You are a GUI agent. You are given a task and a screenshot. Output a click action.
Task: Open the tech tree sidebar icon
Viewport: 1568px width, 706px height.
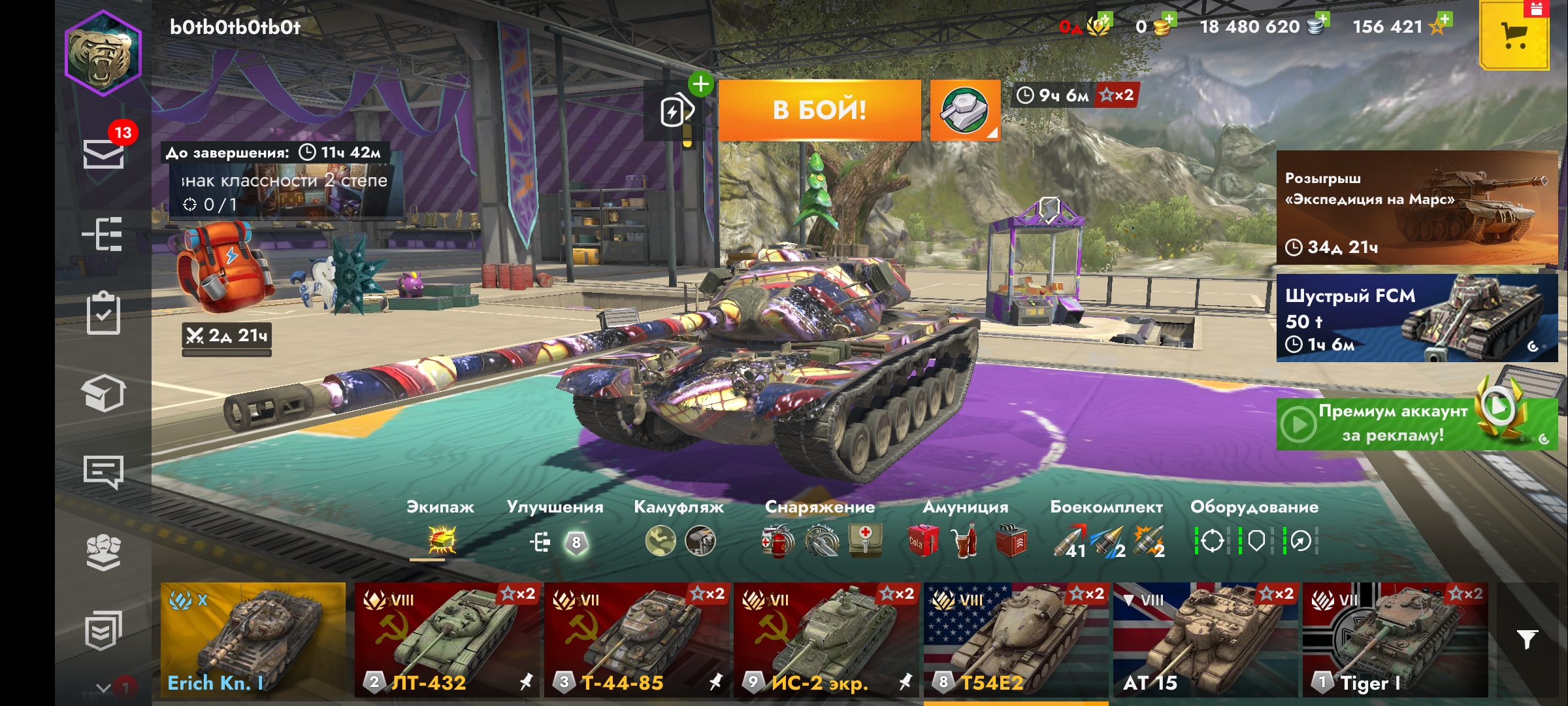coord(103,233)
